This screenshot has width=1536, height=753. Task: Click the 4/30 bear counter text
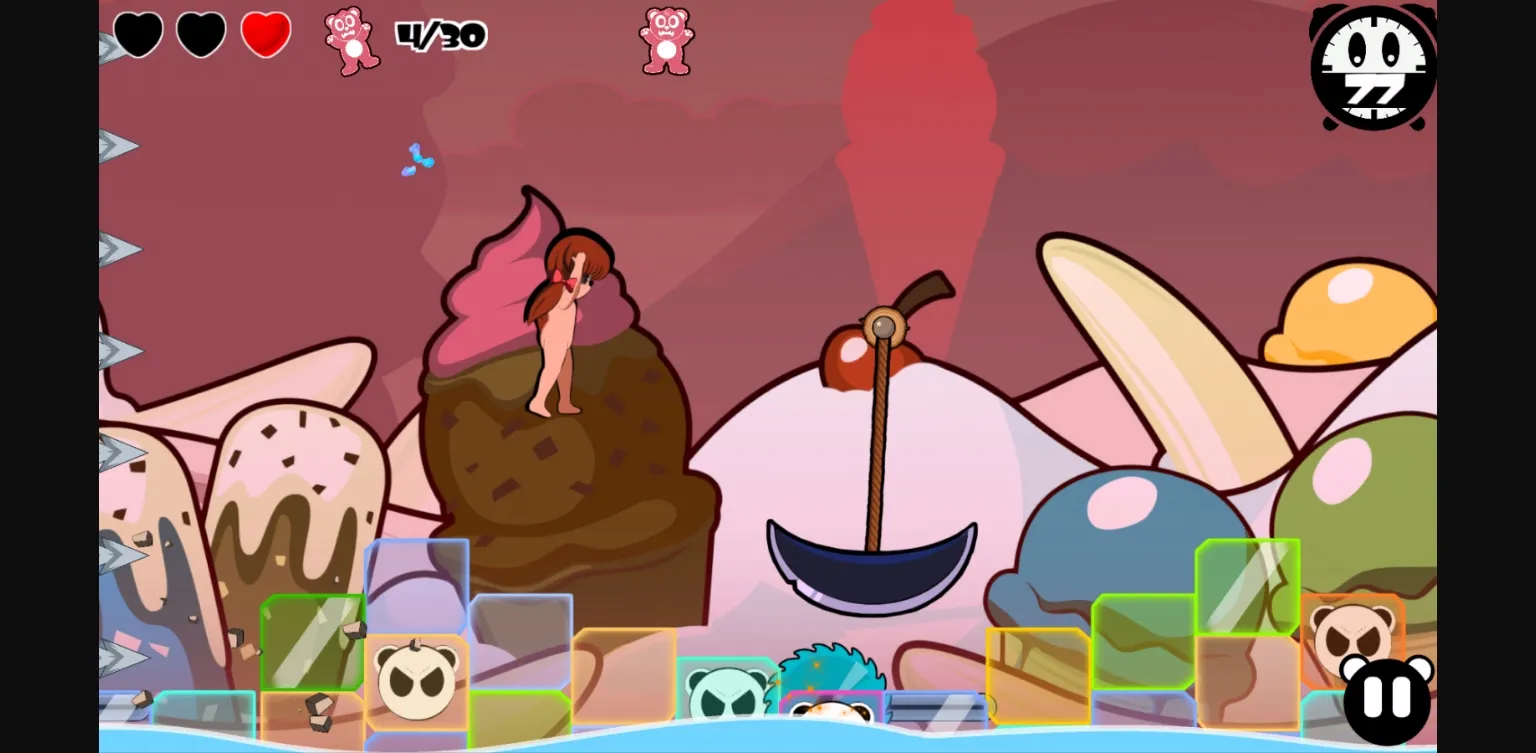click(443, 34)
